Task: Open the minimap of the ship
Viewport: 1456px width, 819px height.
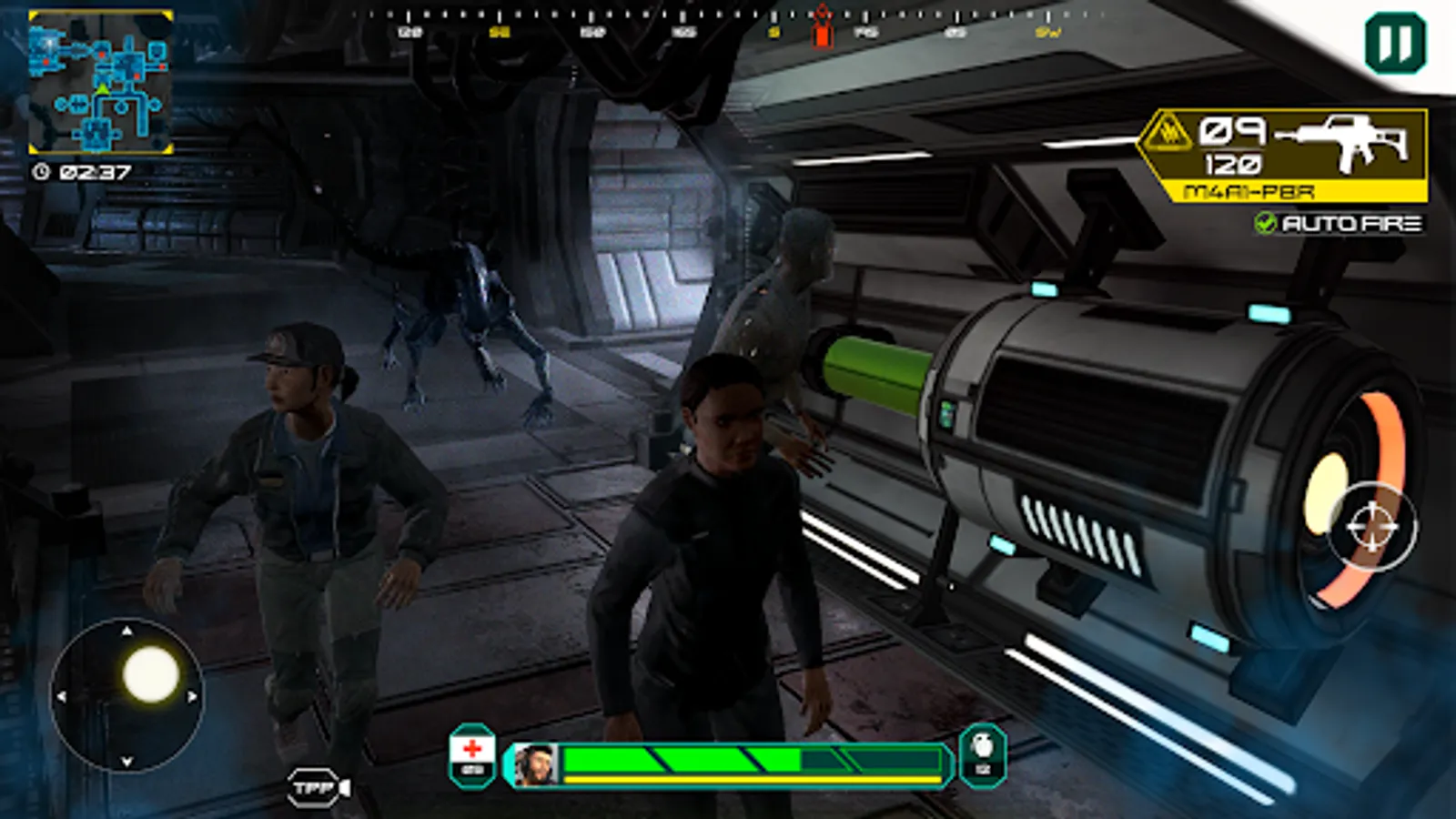Action: (x=100, y=82)
